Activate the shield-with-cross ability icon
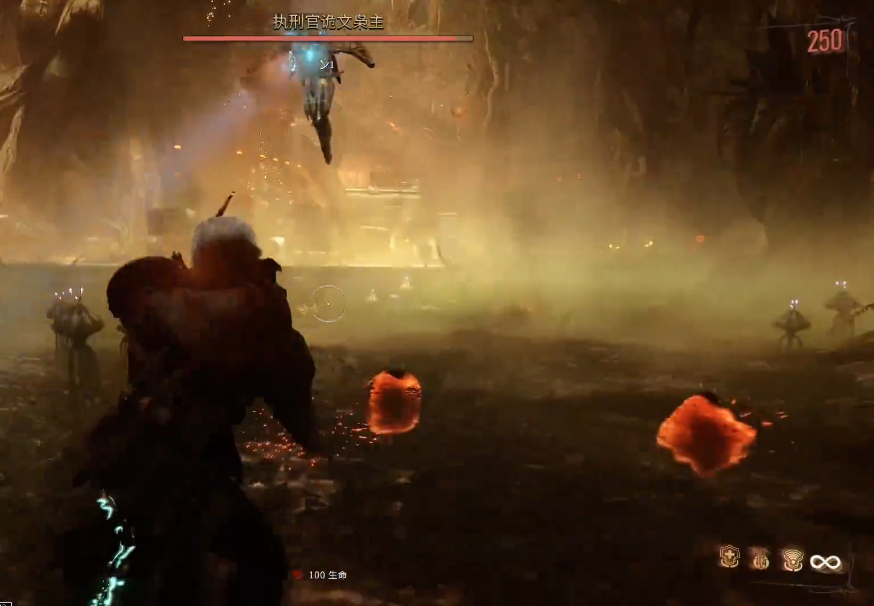The width and height of the screenshot is (874, 606). coord(729,557)
